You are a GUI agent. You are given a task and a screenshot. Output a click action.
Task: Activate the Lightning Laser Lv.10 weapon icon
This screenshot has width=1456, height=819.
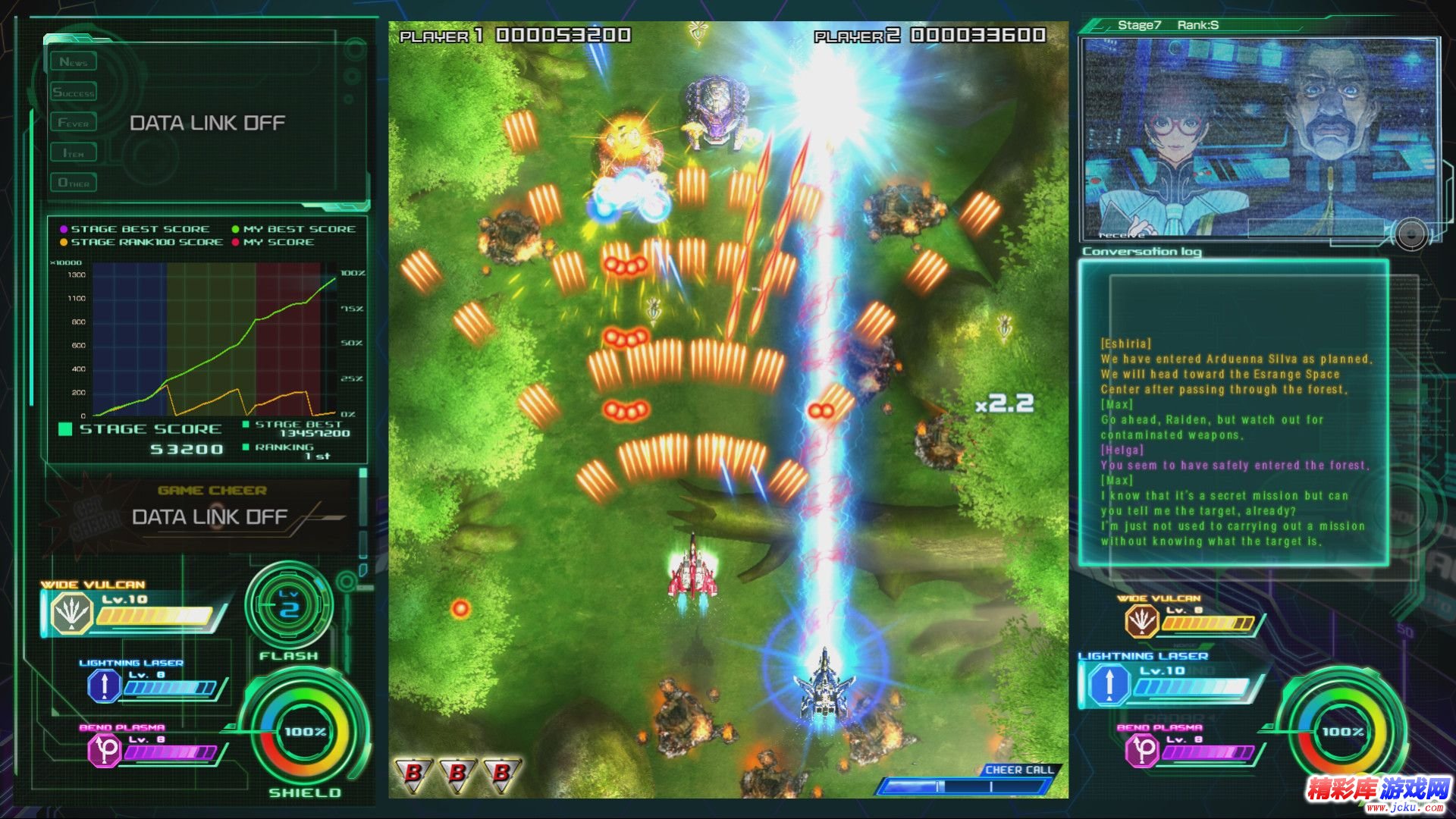[x=1109, y=684]
